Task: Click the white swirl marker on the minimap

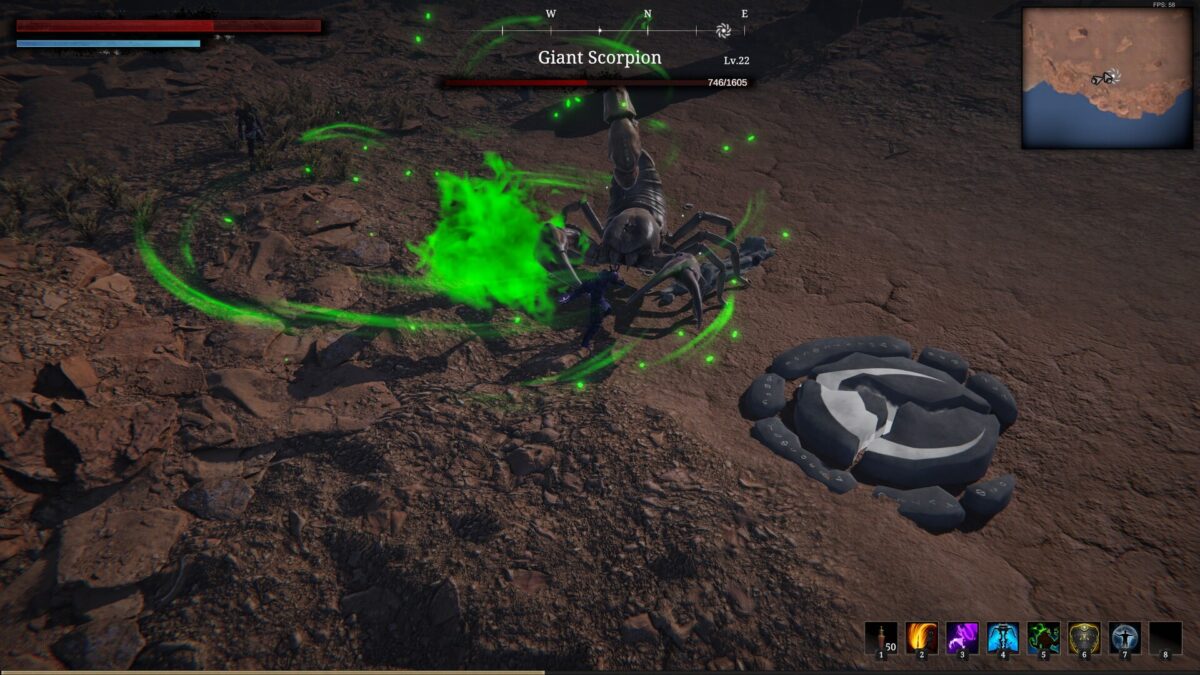Action: [1112, 76]
